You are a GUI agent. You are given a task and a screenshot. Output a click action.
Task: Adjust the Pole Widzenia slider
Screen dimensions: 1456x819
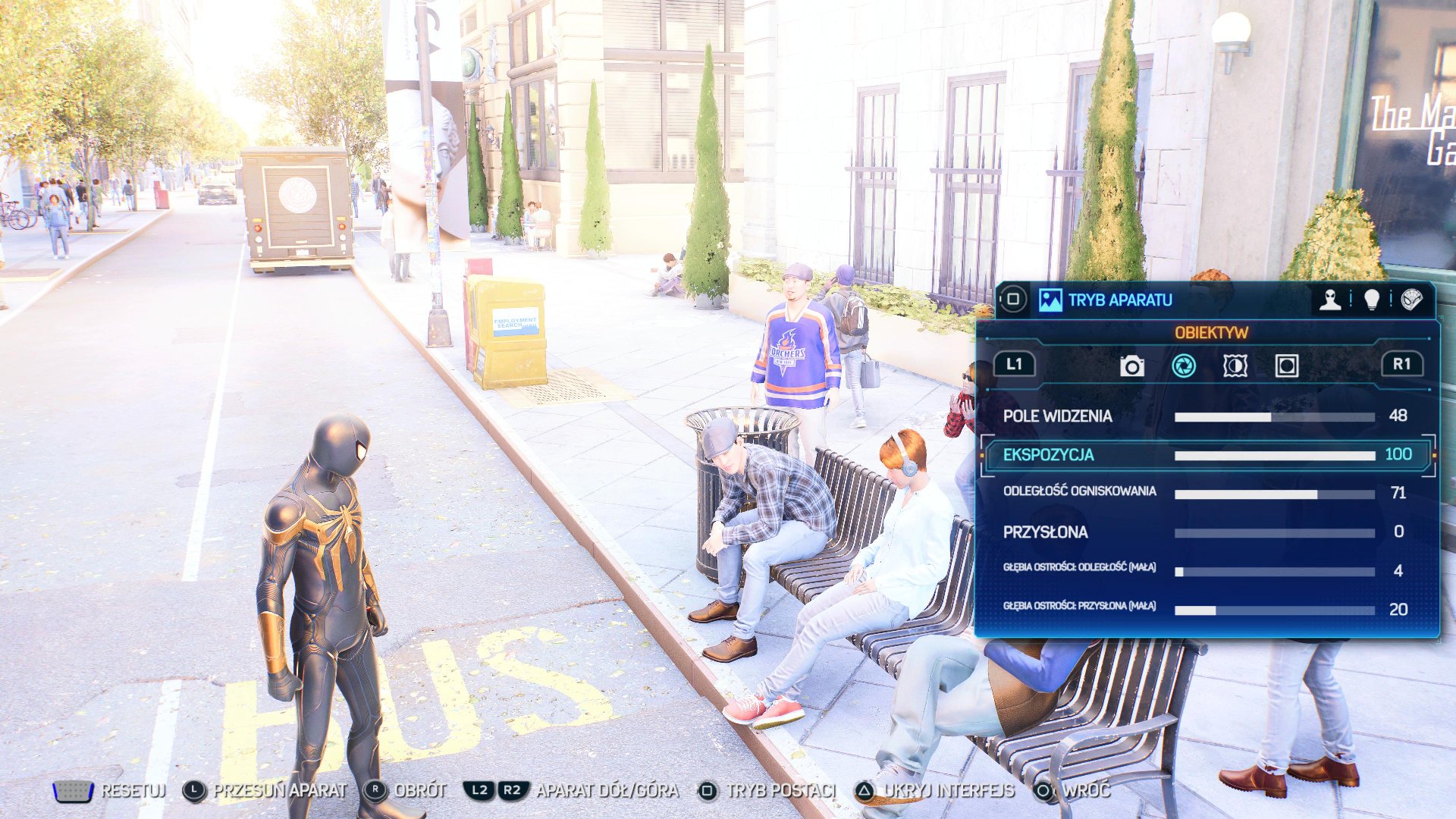(x=1274, y=417)
